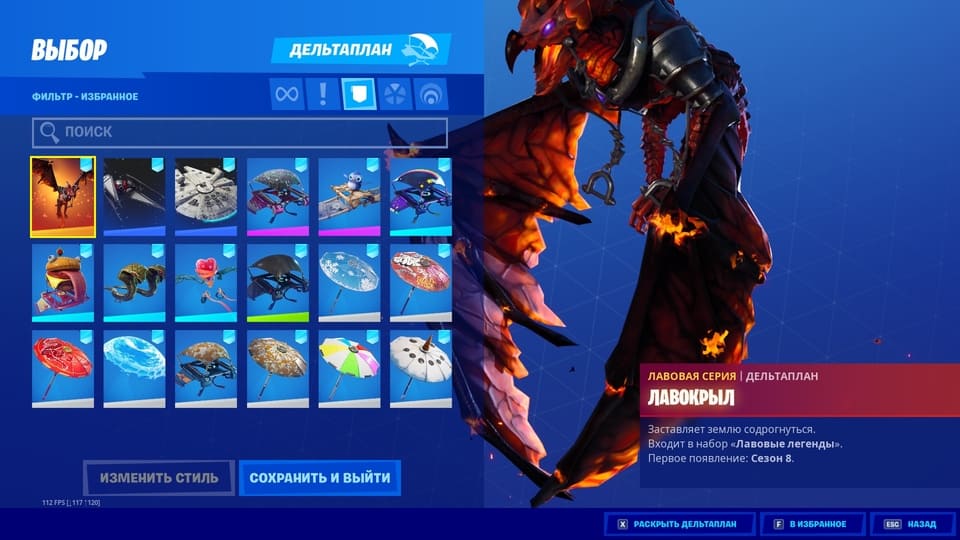
Task: Pick the Durrr Burger head glider
Action: (x=63, y=283)
